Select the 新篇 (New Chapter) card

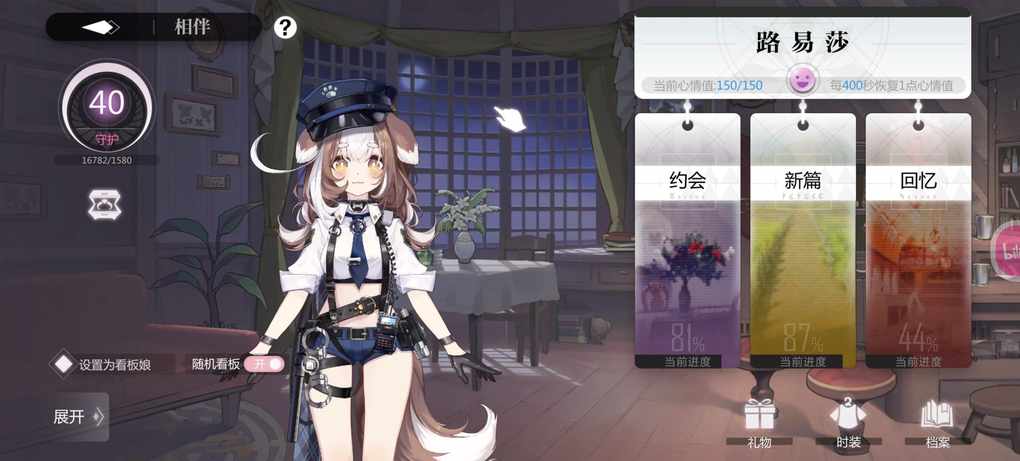[802, 240]
